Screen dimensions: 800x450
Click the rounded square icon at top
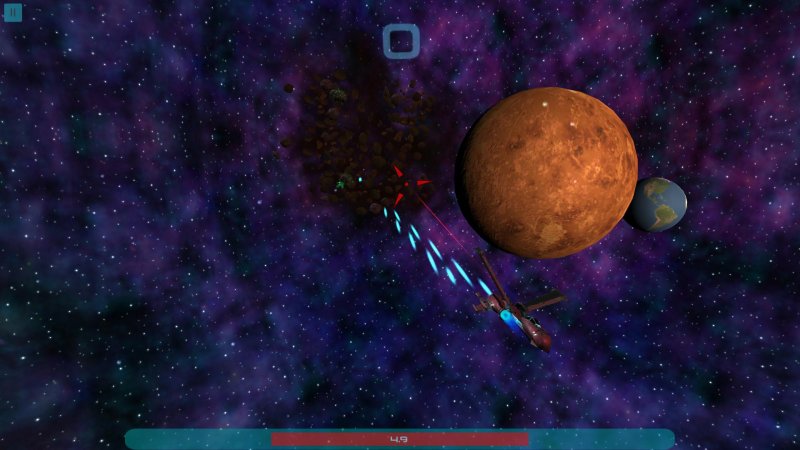coord(400,41)
